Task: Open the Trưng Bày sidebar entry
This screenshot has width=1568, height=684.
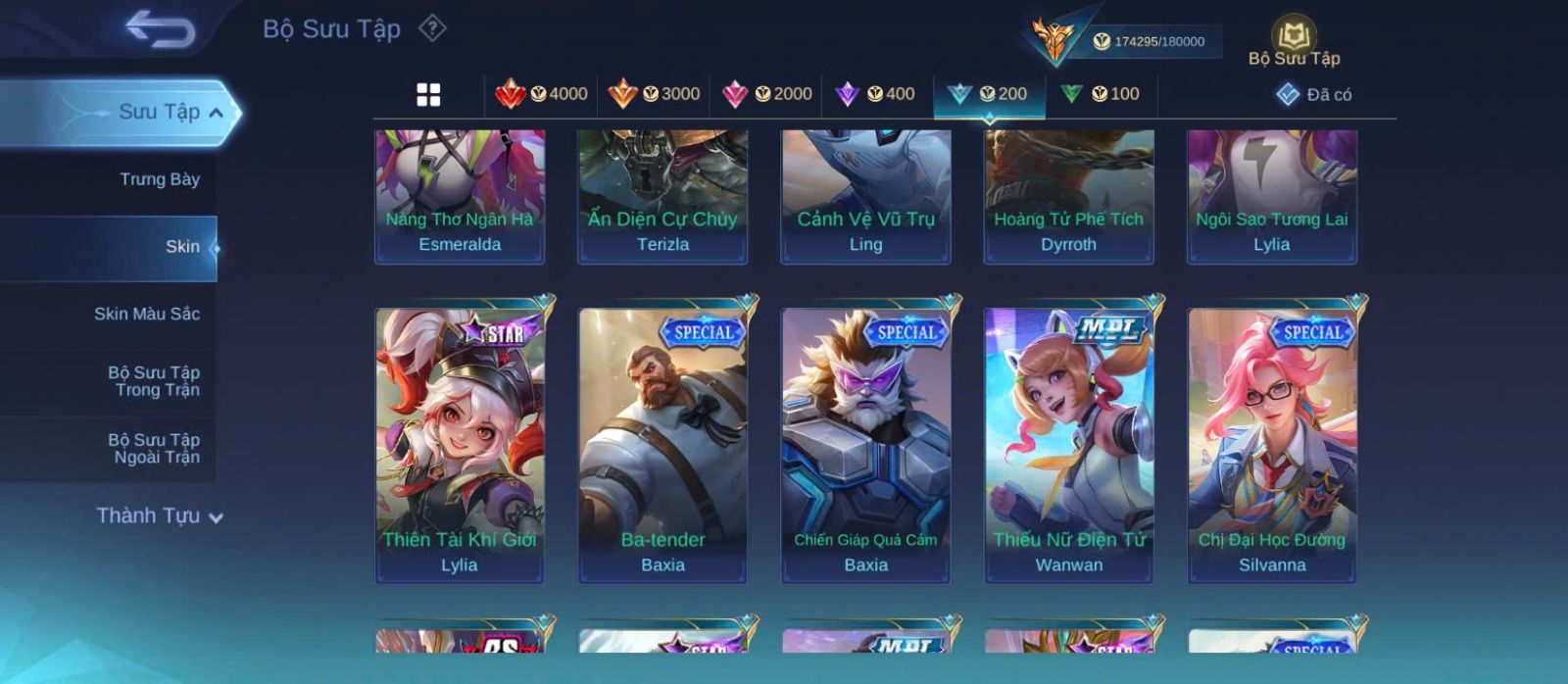Action: coord(159,179)
